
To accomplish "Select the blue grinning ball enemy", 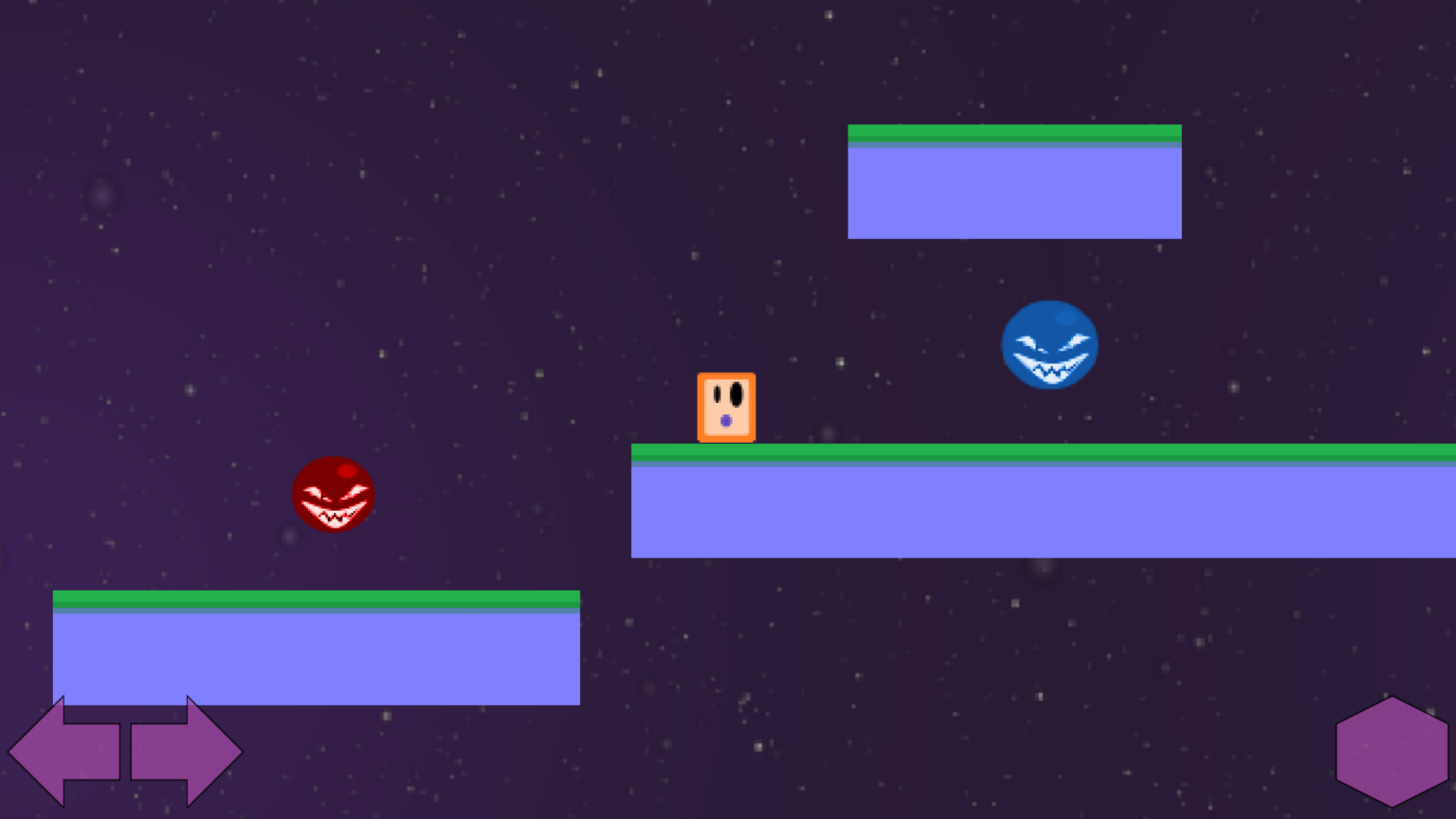I will pos(1050,344).
